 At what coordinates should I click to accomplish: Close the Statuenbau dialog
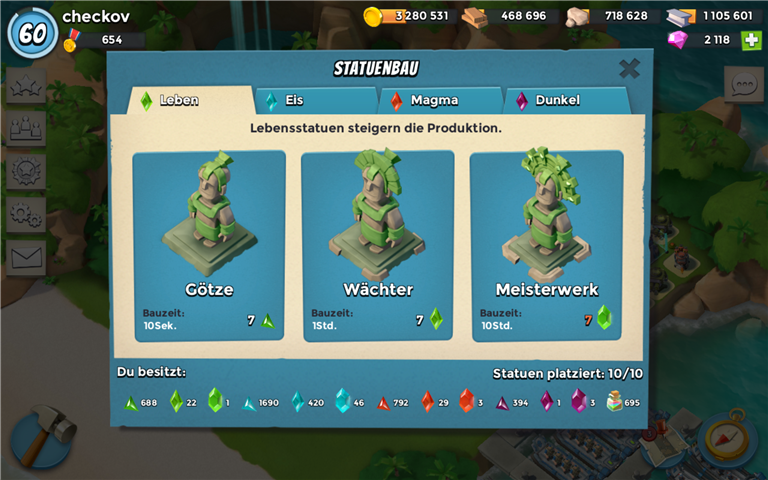629,69
